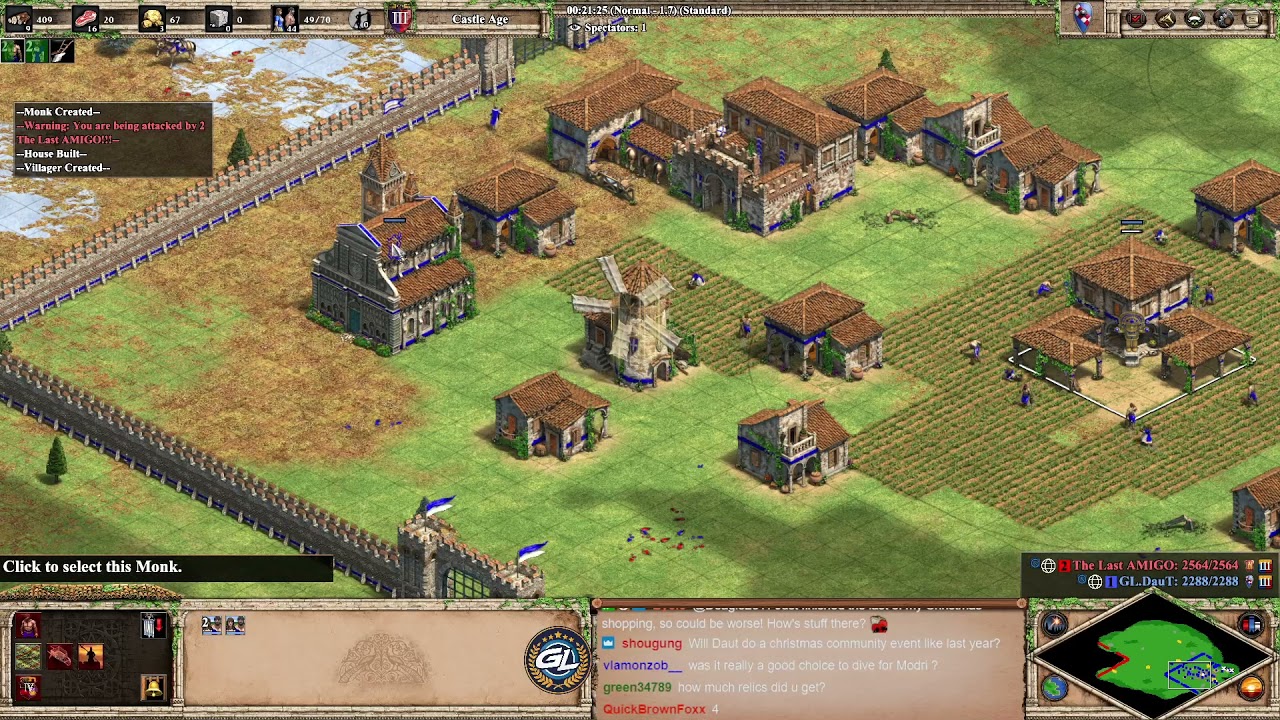Toggle player colors beside the minimap
Viewport: 1280px width, 720px height.
[1253, 625]
